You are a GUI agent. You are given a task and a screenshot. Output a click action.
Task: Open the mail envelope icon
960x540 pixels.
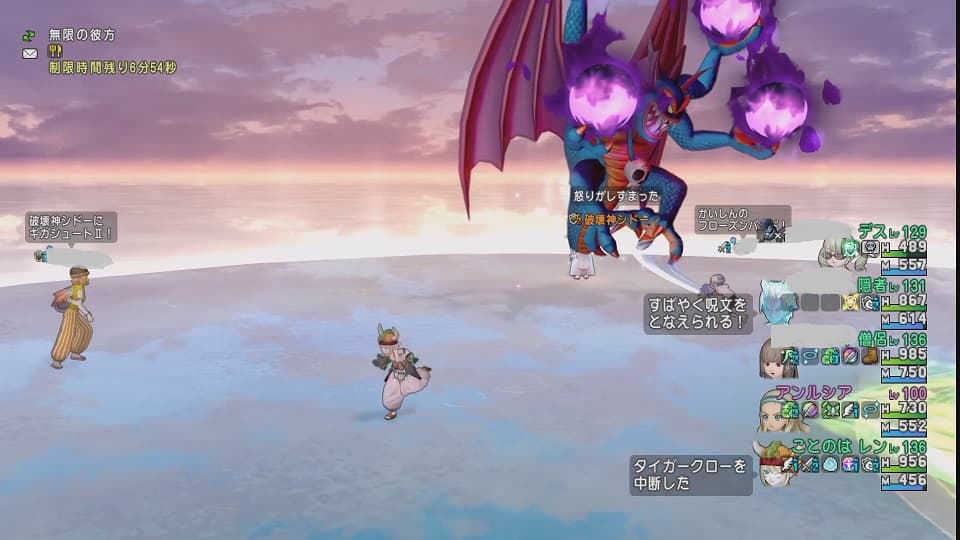coord(29,52)
